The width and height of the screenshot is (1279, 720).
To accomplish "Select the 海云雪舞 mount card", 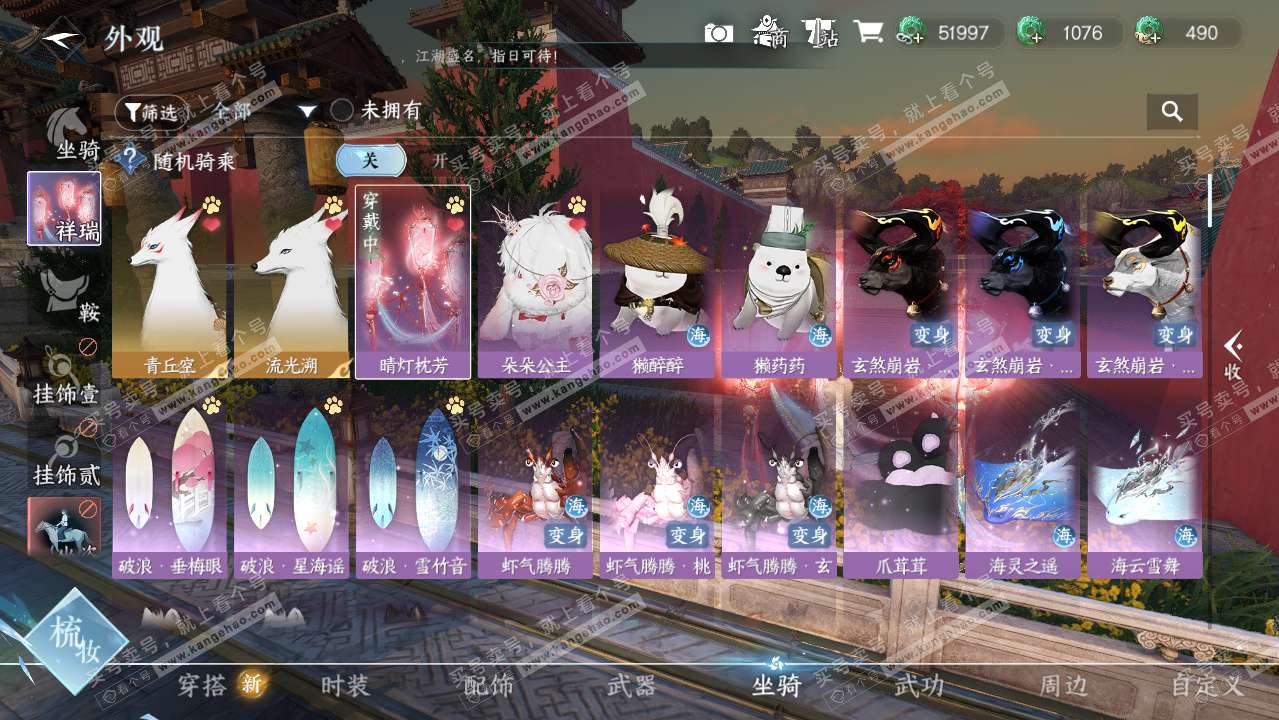I will click(1145, 490).
